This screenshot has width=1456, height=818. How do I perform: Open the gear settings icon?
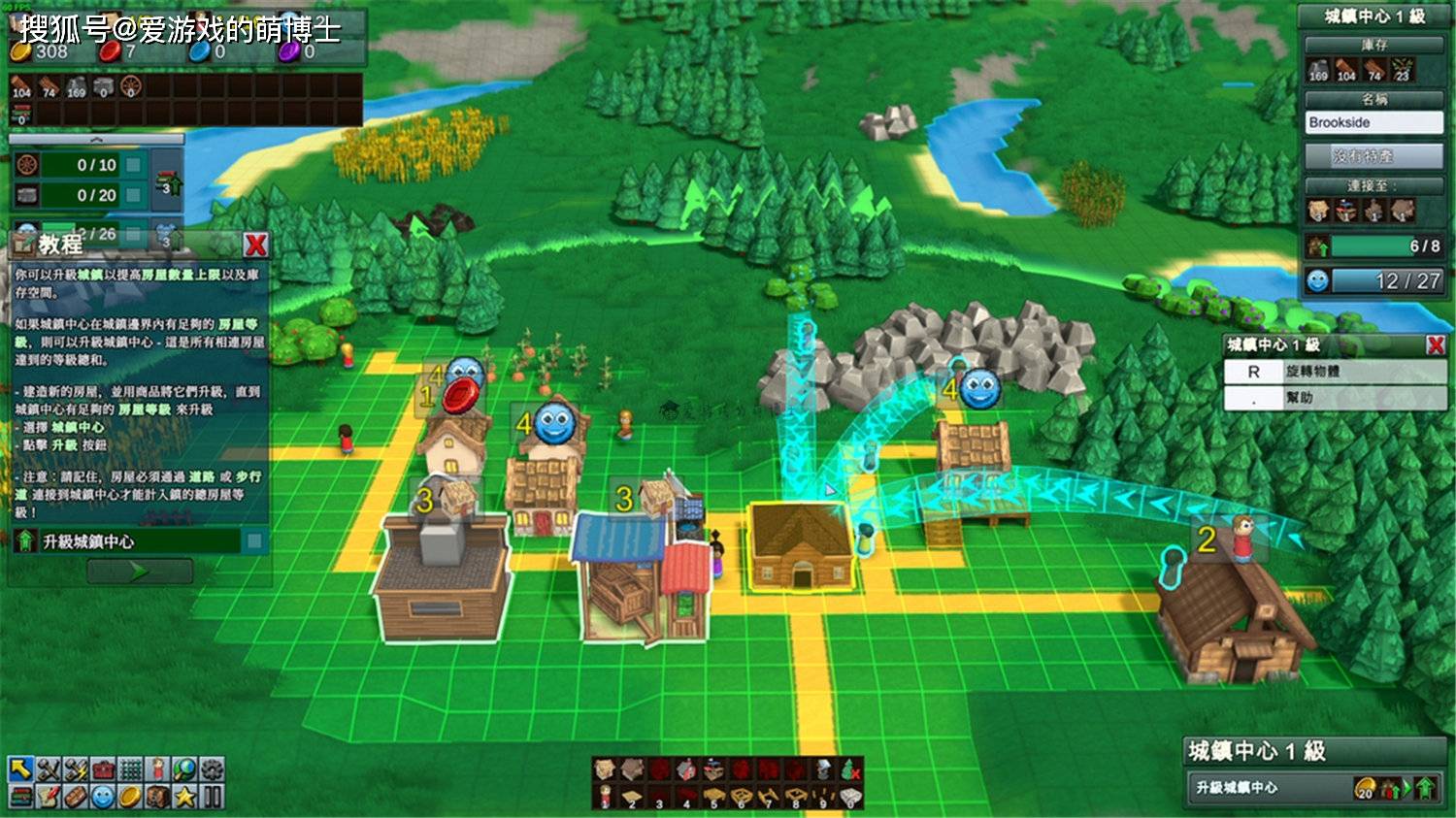click(x=212, y=769)
